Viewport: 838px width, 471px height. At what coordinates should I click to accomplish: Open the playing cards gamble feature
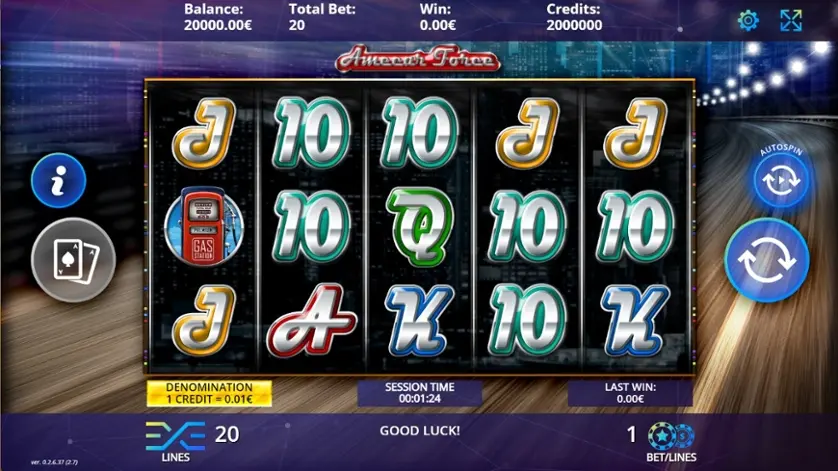click(74, 260)
